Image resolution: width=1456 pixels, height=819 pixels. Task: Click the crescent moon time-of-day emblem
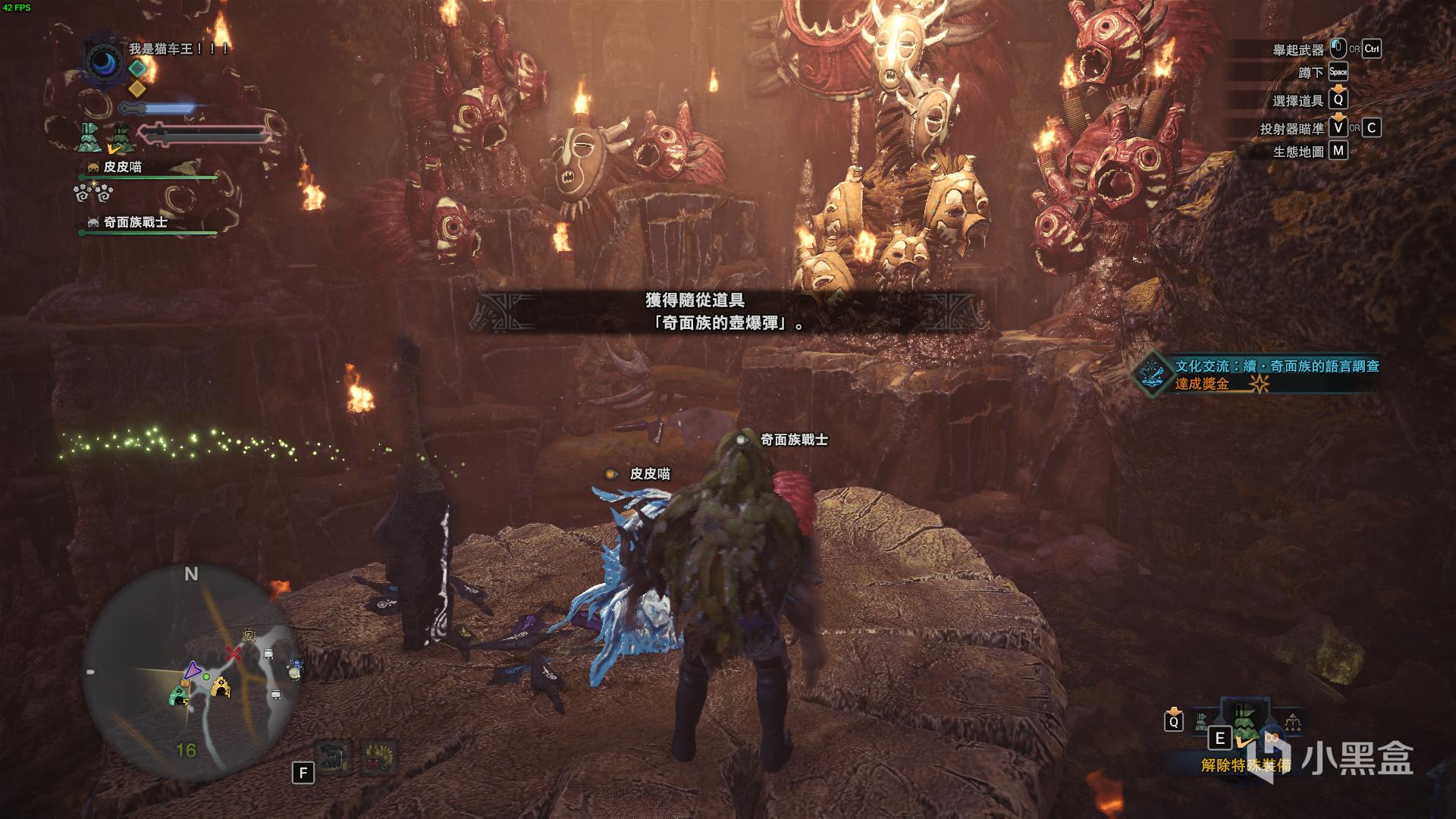coord(104,62)
